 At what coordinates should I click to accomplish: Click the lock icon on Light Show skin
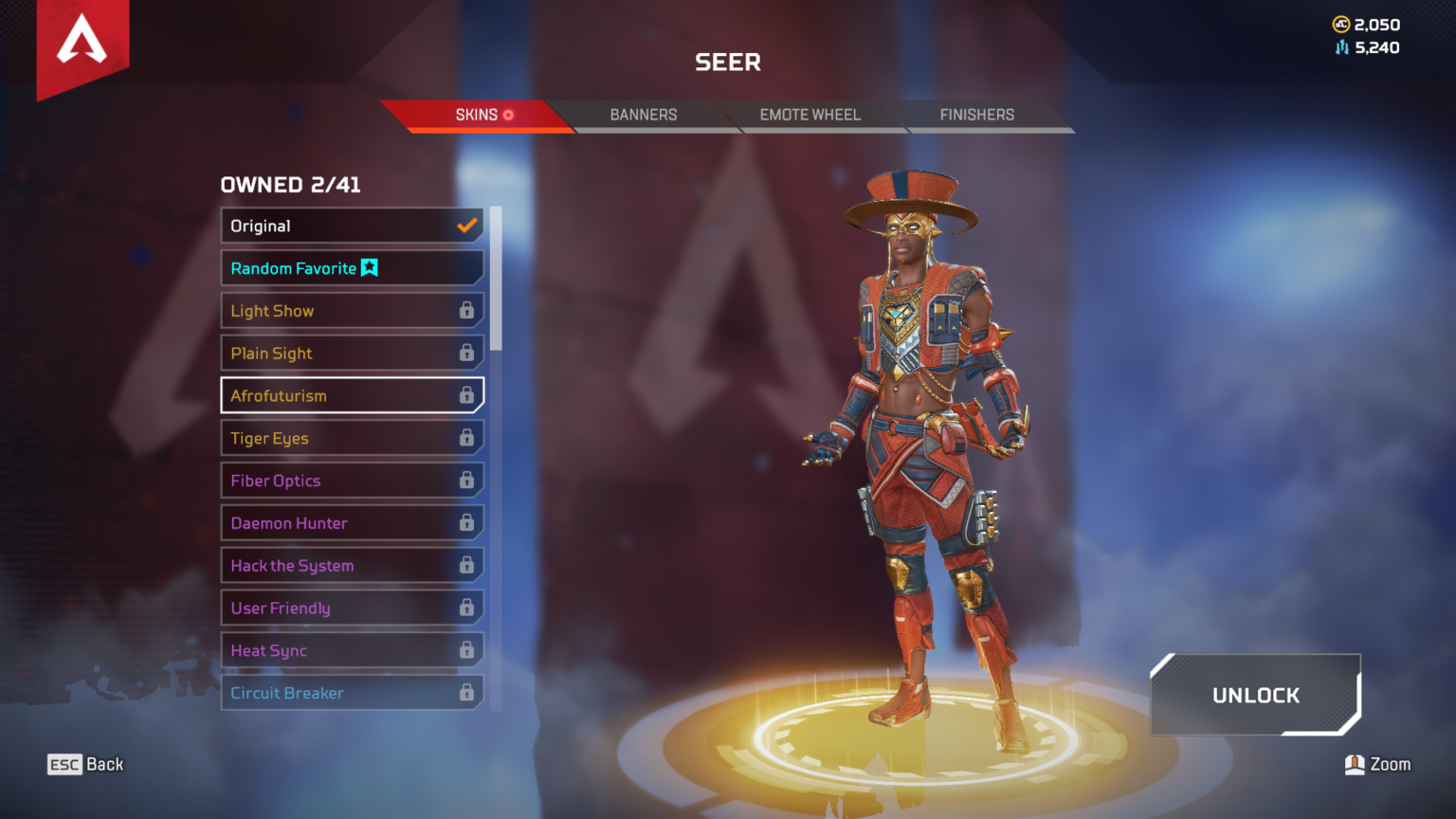[467, 310]
